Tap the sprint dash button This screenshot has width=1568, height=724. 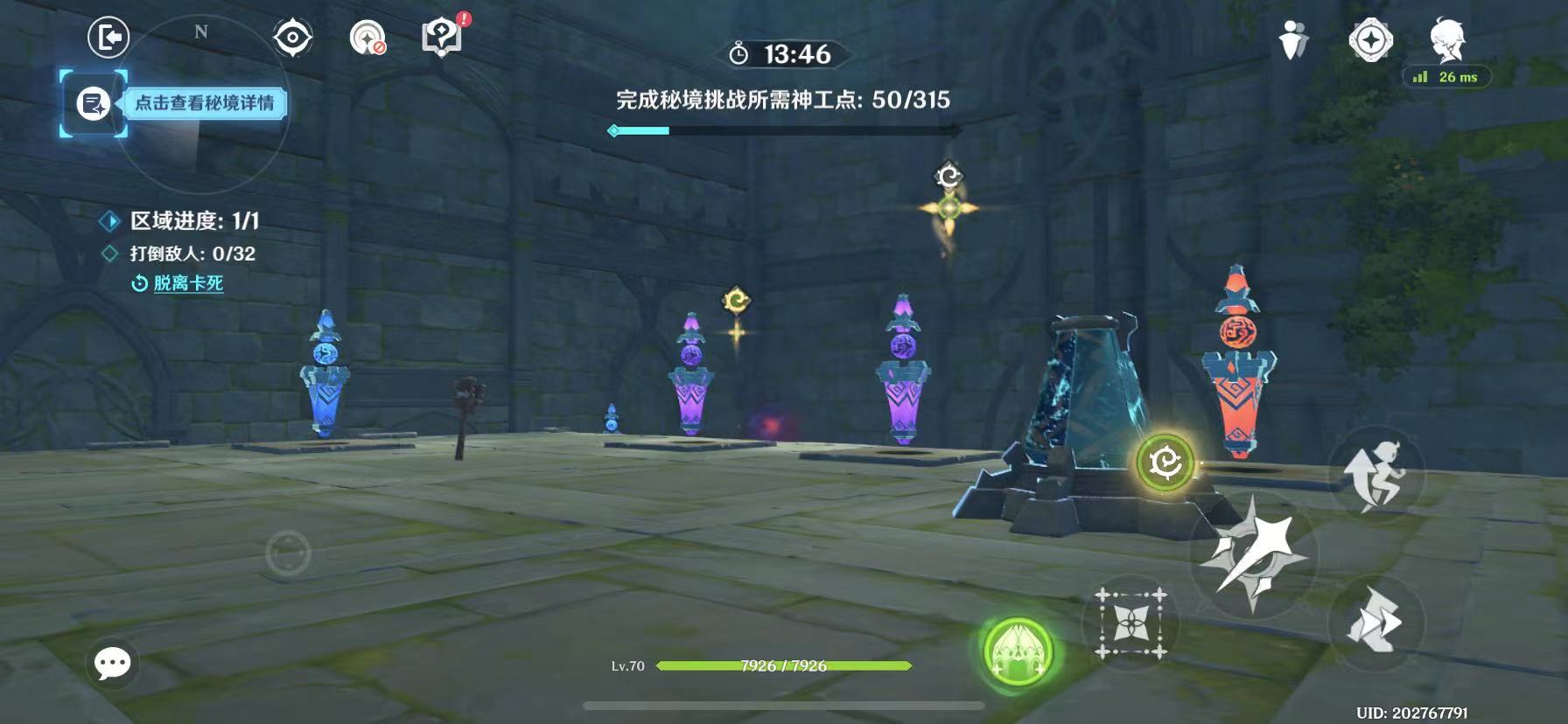(x=1375, y=622)
